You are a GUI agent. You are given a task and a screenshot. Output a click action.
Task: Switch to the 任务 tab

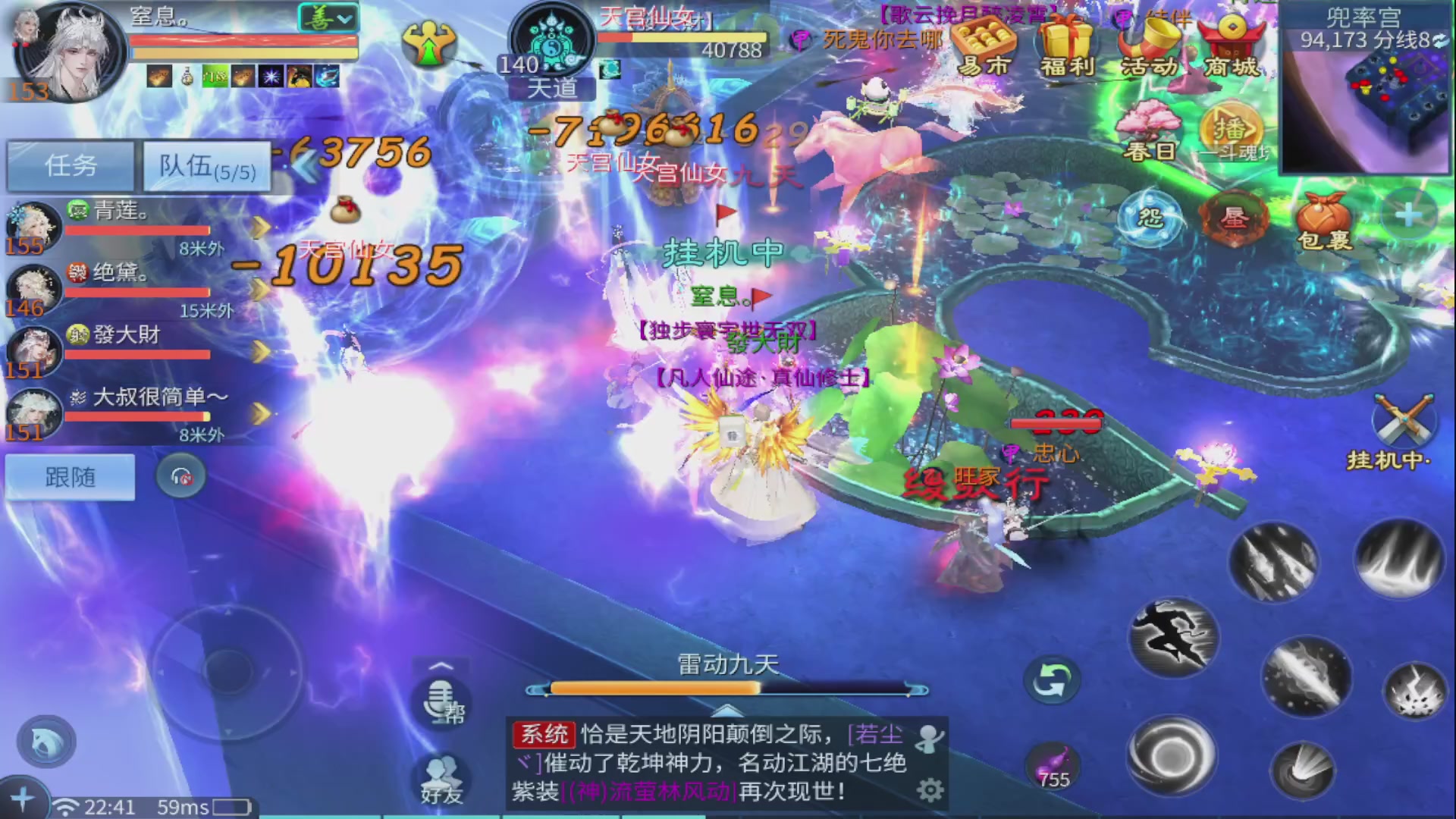coord(70,165)
